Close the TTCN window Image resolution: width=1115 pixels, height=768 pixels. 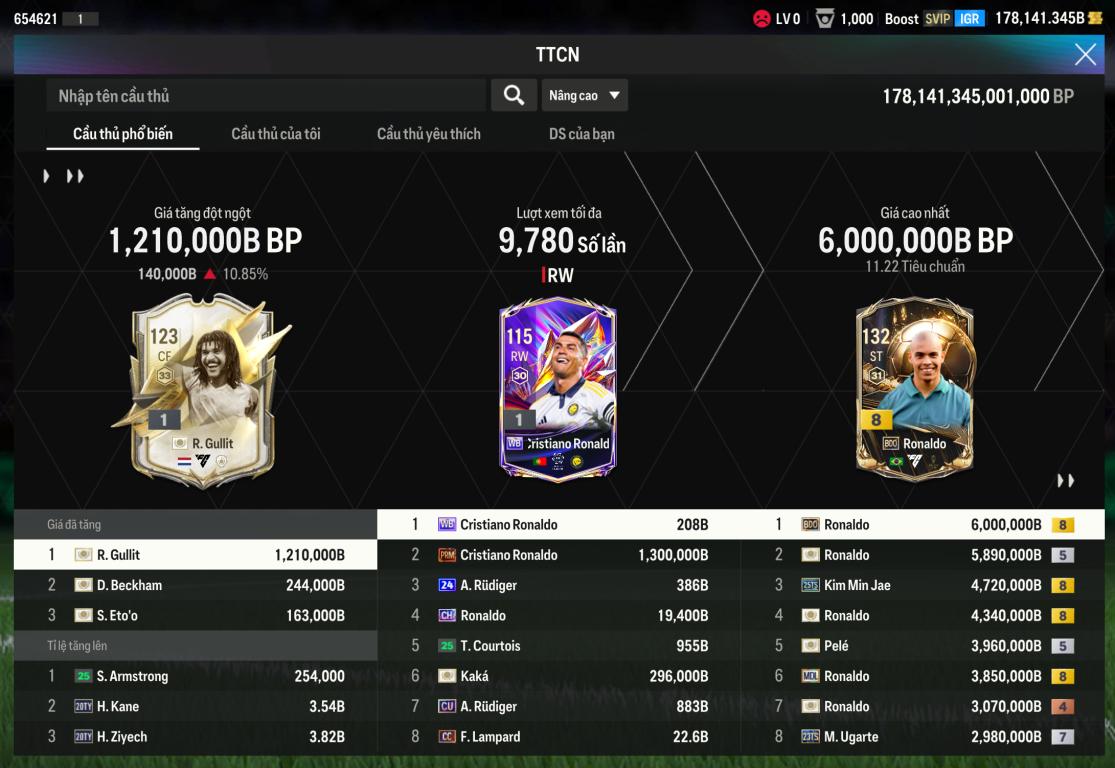[1085, 54]
